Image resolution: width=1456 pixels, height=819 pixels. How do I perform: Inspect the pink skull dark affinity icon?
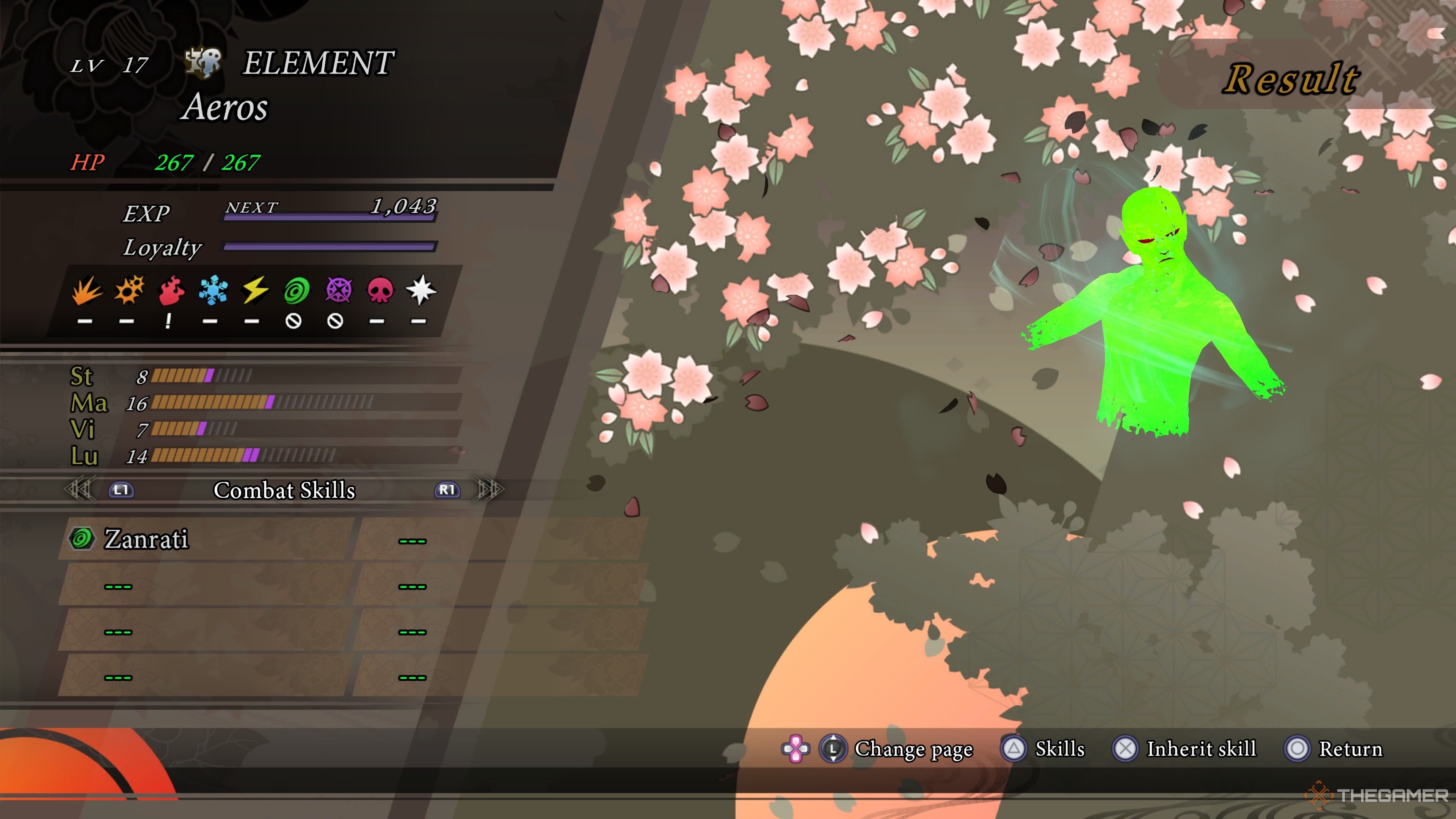pyautogui.click(x=380, y=290)
